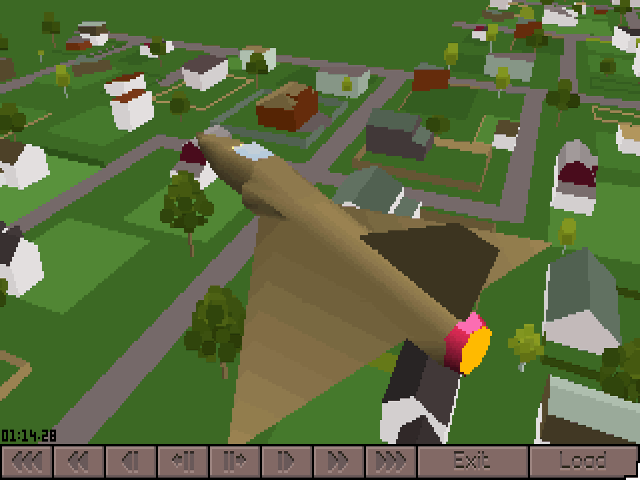
Task: Exit the replay viewer
Action: pos(471,461)
